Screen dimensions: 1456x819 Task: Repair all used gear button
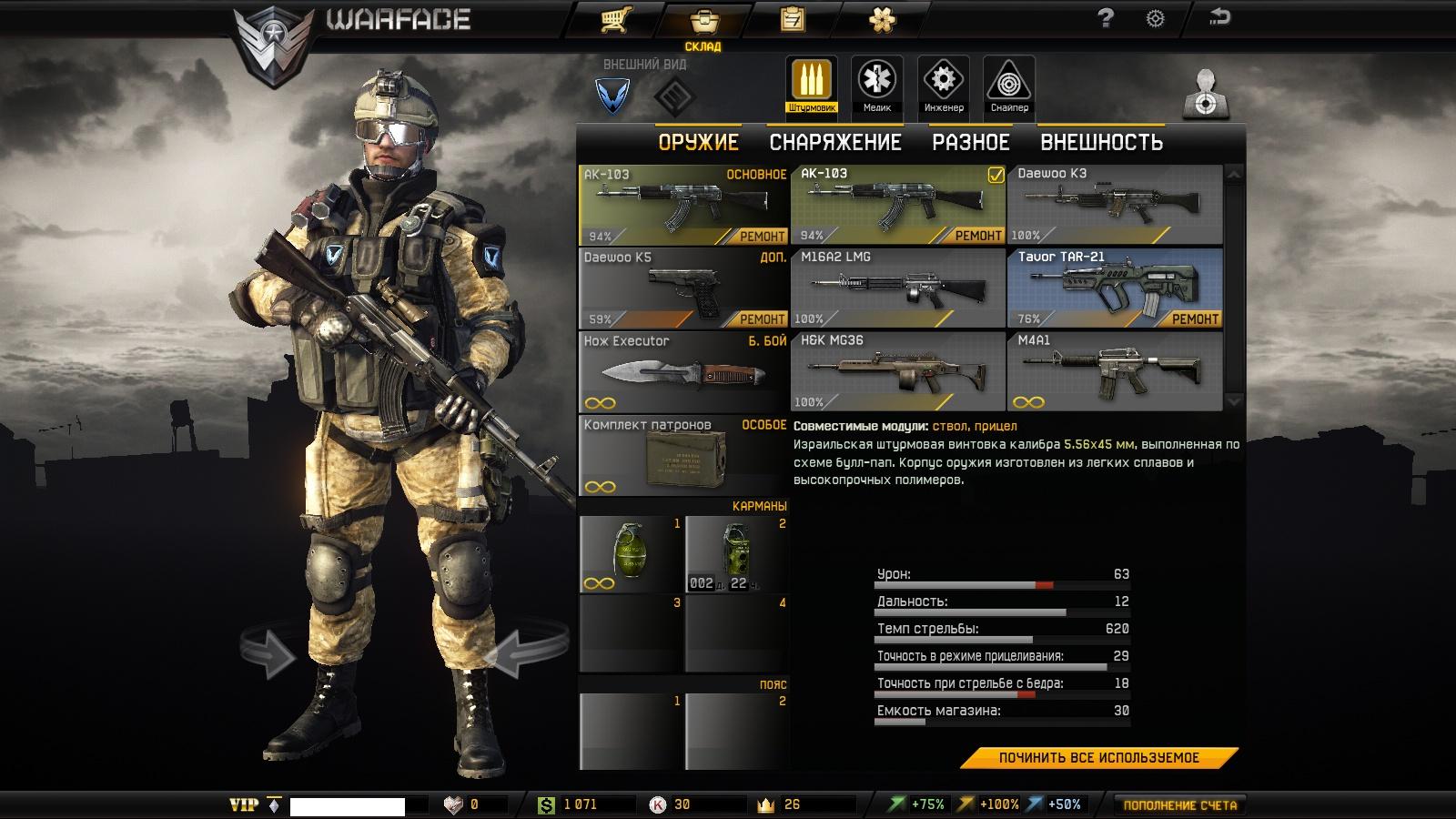[x=1098, y=758]
